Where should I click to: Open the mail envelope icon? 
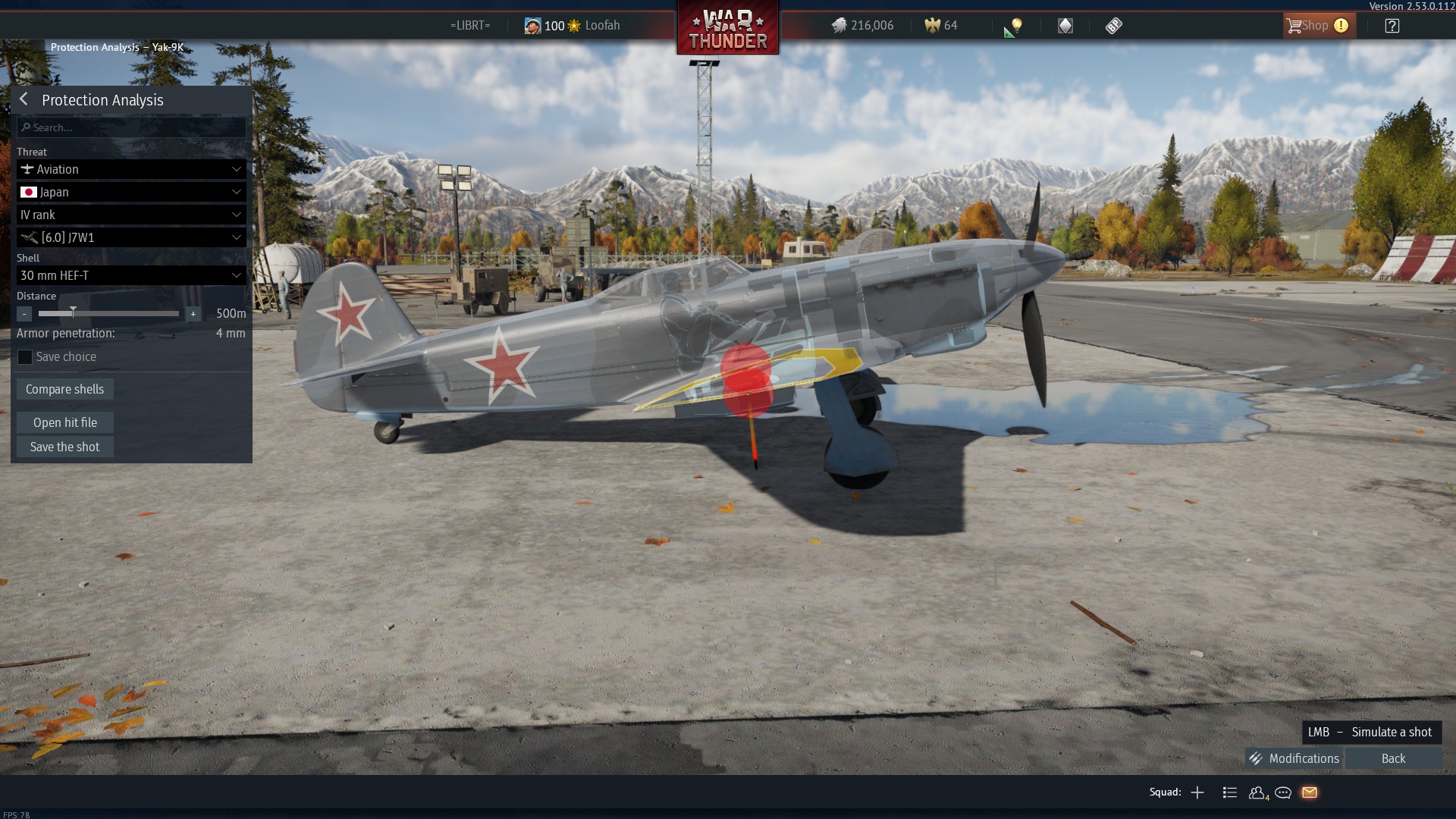(x=1310, y=792)
